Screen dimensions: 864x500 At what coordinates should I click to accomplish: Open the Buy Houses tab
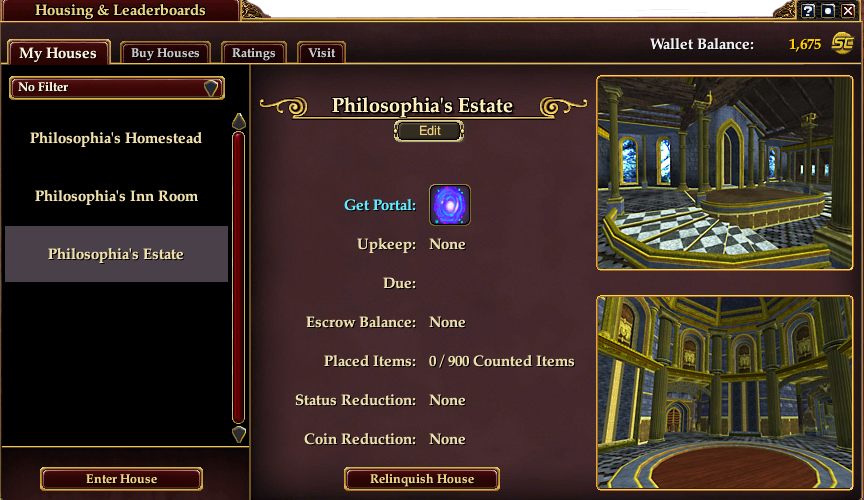165,53
